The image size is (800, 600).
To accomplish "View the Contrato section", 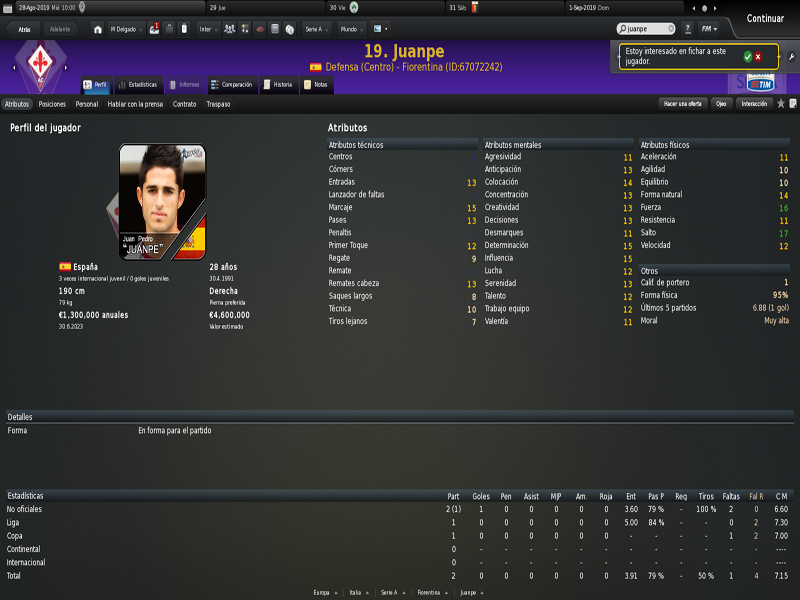I will (184, 104).
